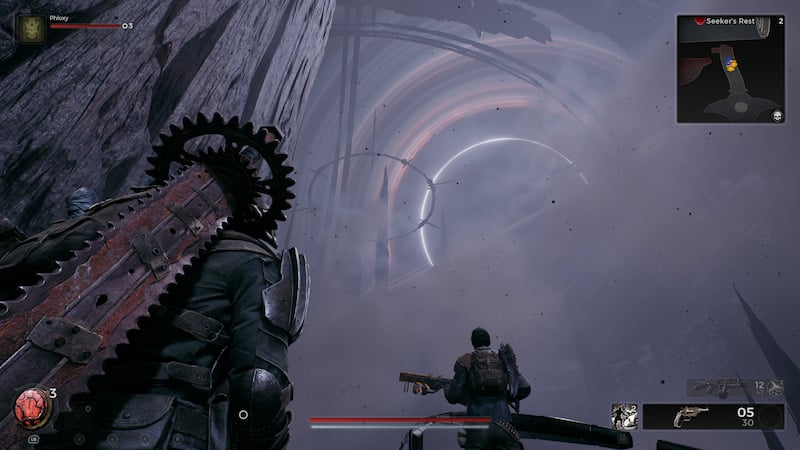Screen dimensions: 800x450
Task: Select Phloxy's teammate portrait
Action: 29,28
